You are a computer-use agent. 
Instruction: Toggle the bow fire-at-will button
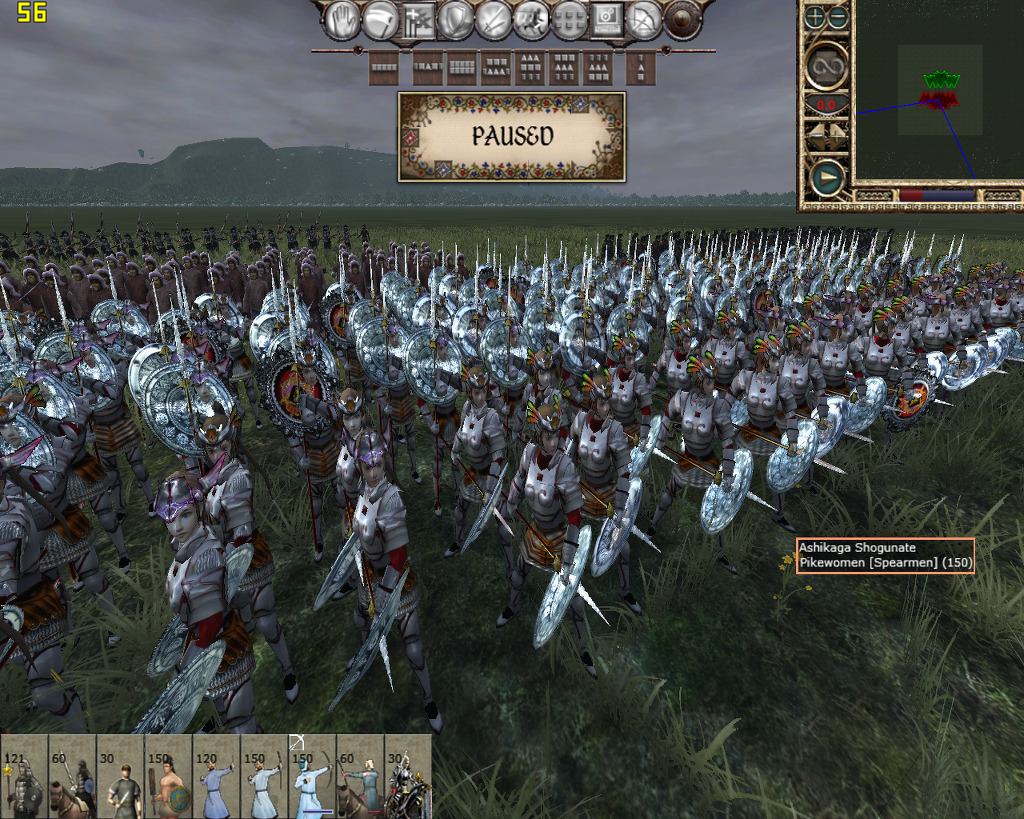pyautogui.click(x=645, y=20)
